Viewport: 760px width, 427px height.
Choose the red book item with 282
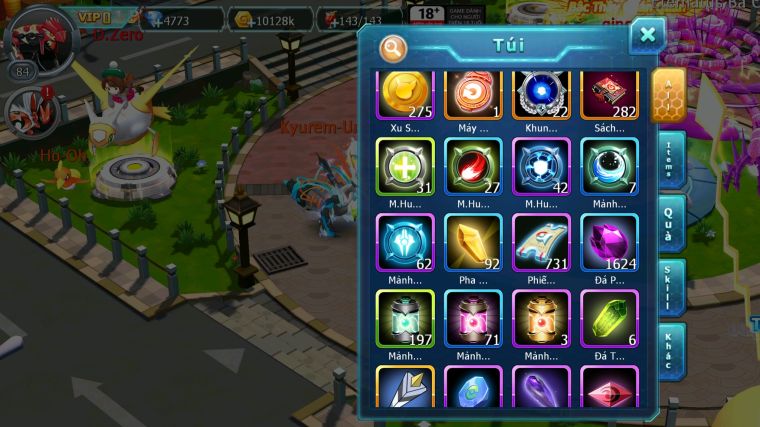609,95
